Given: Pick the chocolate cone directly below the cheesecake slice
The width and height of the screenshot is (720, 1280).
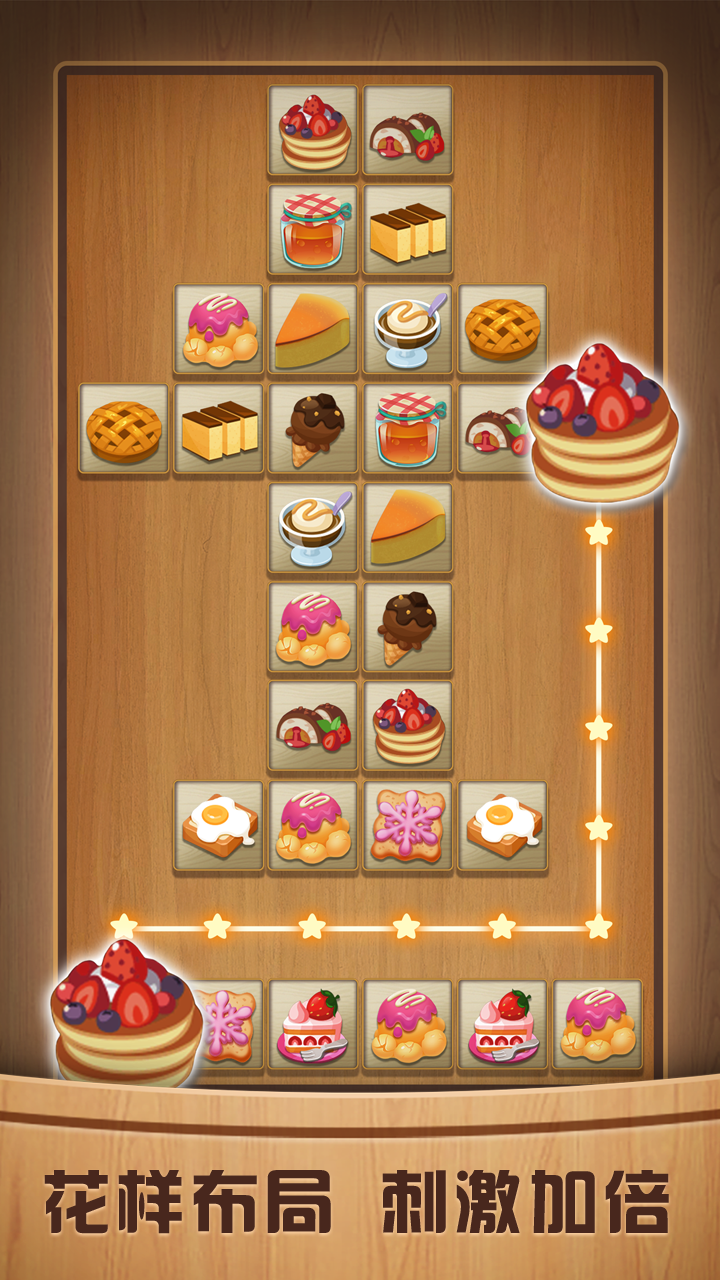Looking at the screenshot, I should point(407,627).
